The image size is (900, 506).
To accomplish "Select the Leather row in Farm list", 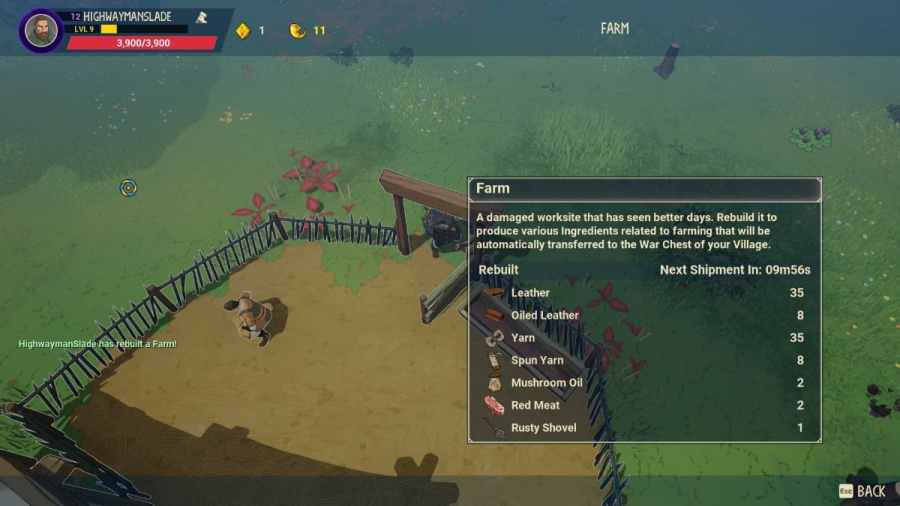I will coord(645,293).
